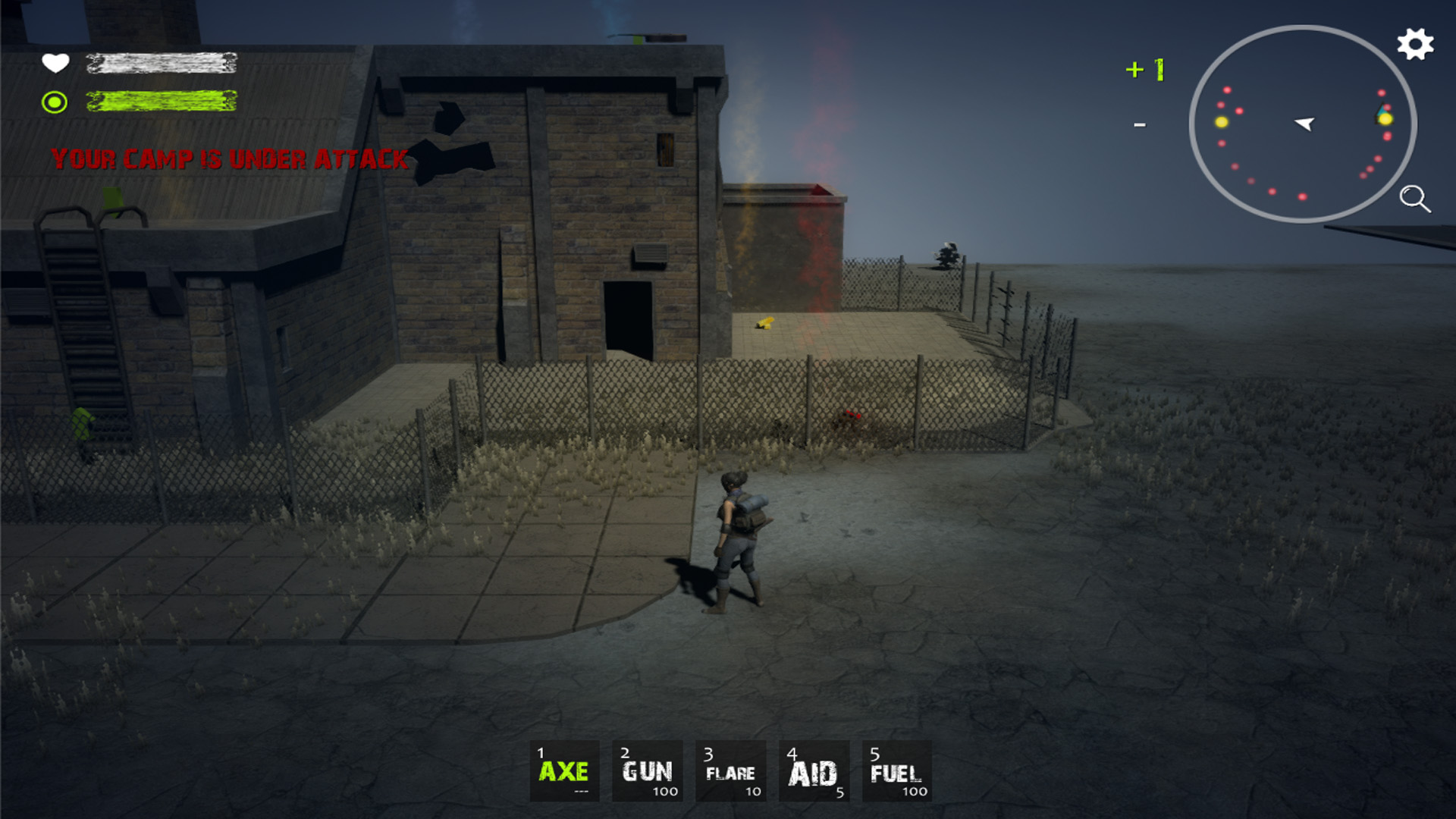The image size is (1456, 819).
Task: Click the heart health icon
Action: pyautogui.click(x=56, y=64)
